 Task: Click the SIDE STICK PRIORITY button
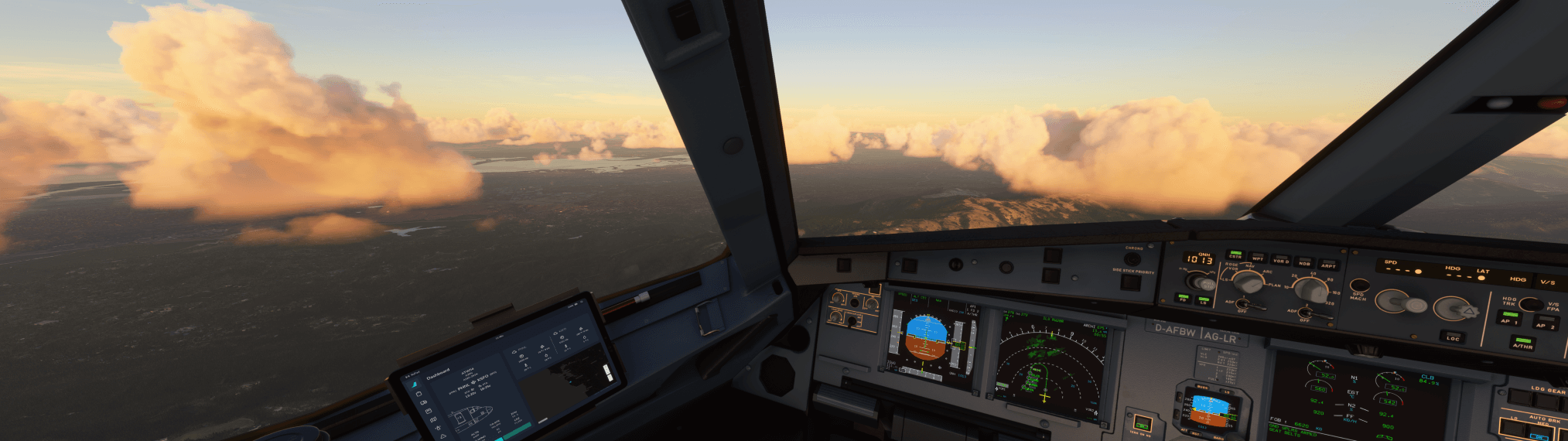click(1131, 282)
